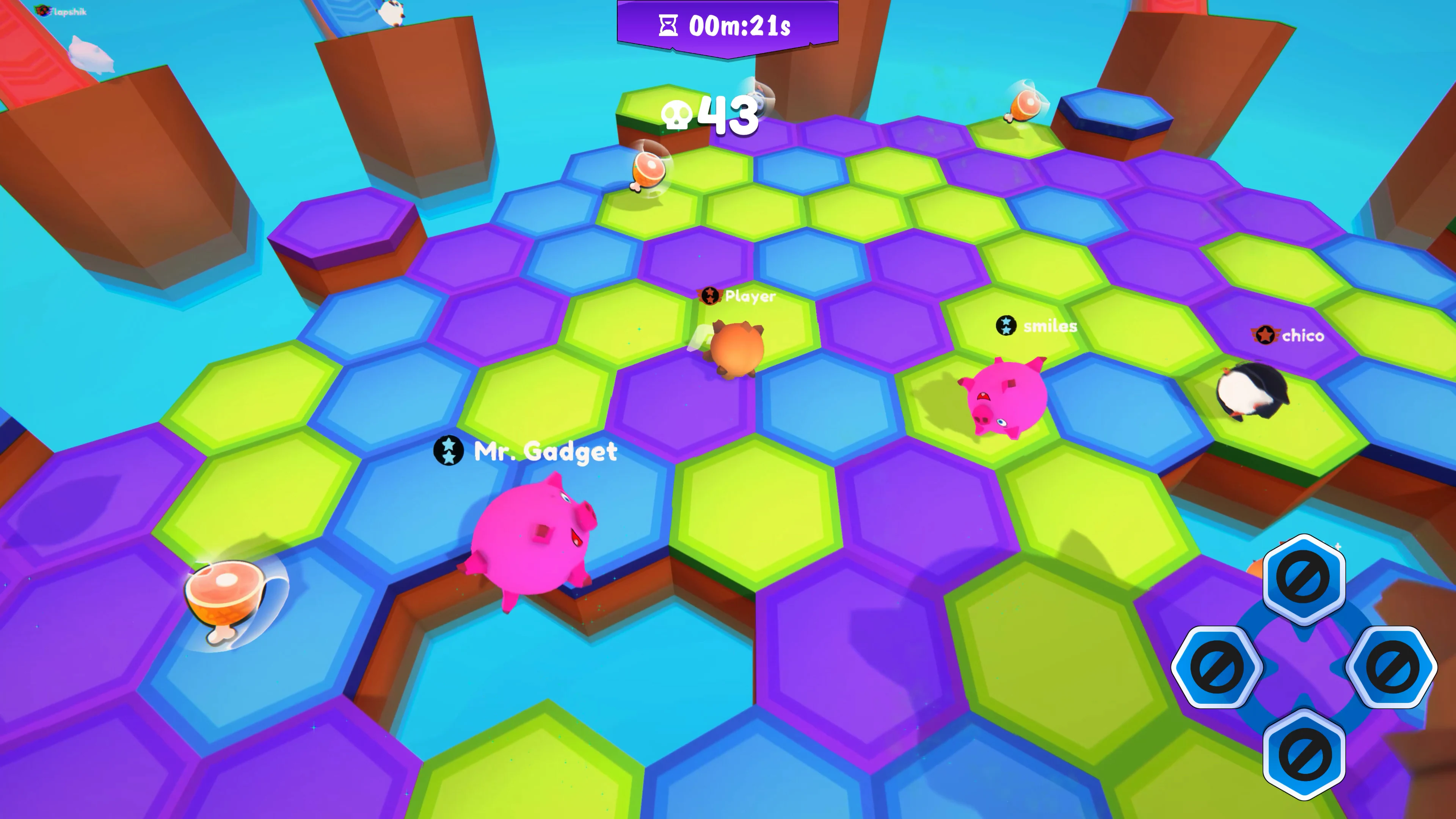Click the rank badge next to Player

coord(711,296)
